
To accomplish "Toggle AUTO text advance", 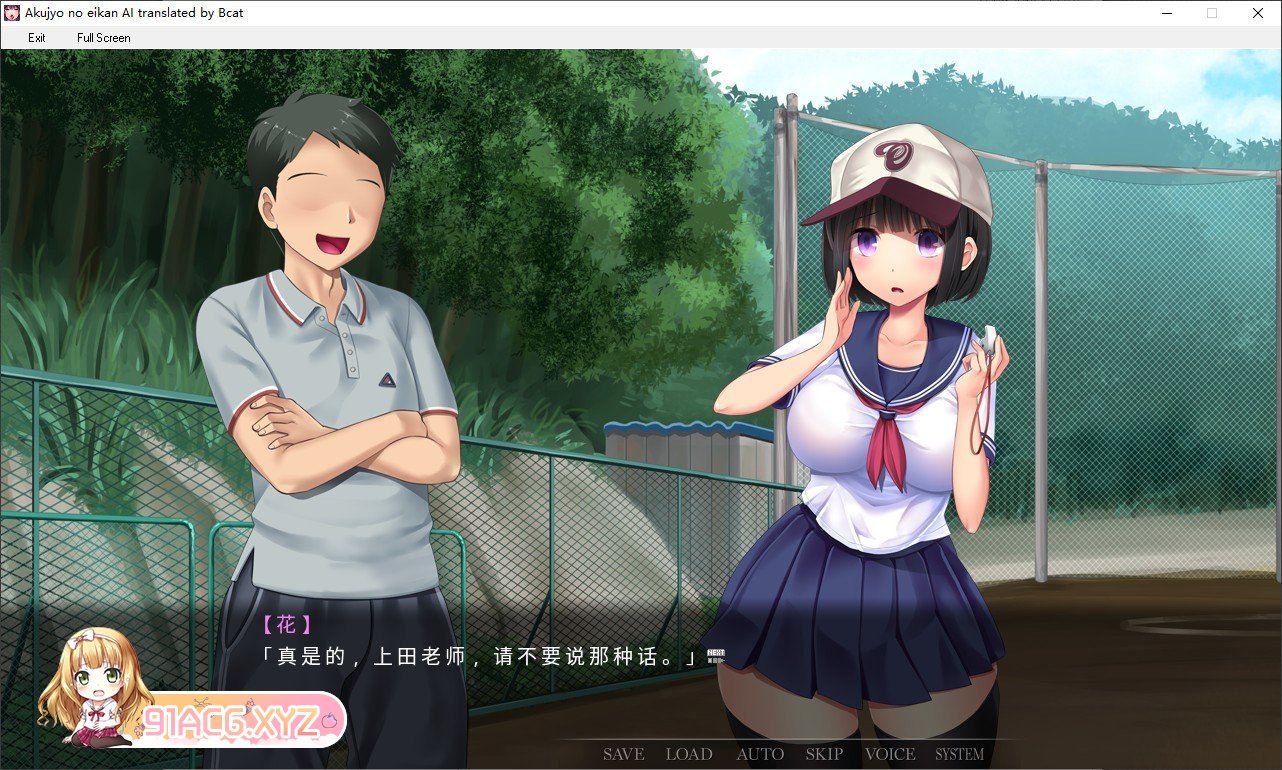I will click(760, 754).
